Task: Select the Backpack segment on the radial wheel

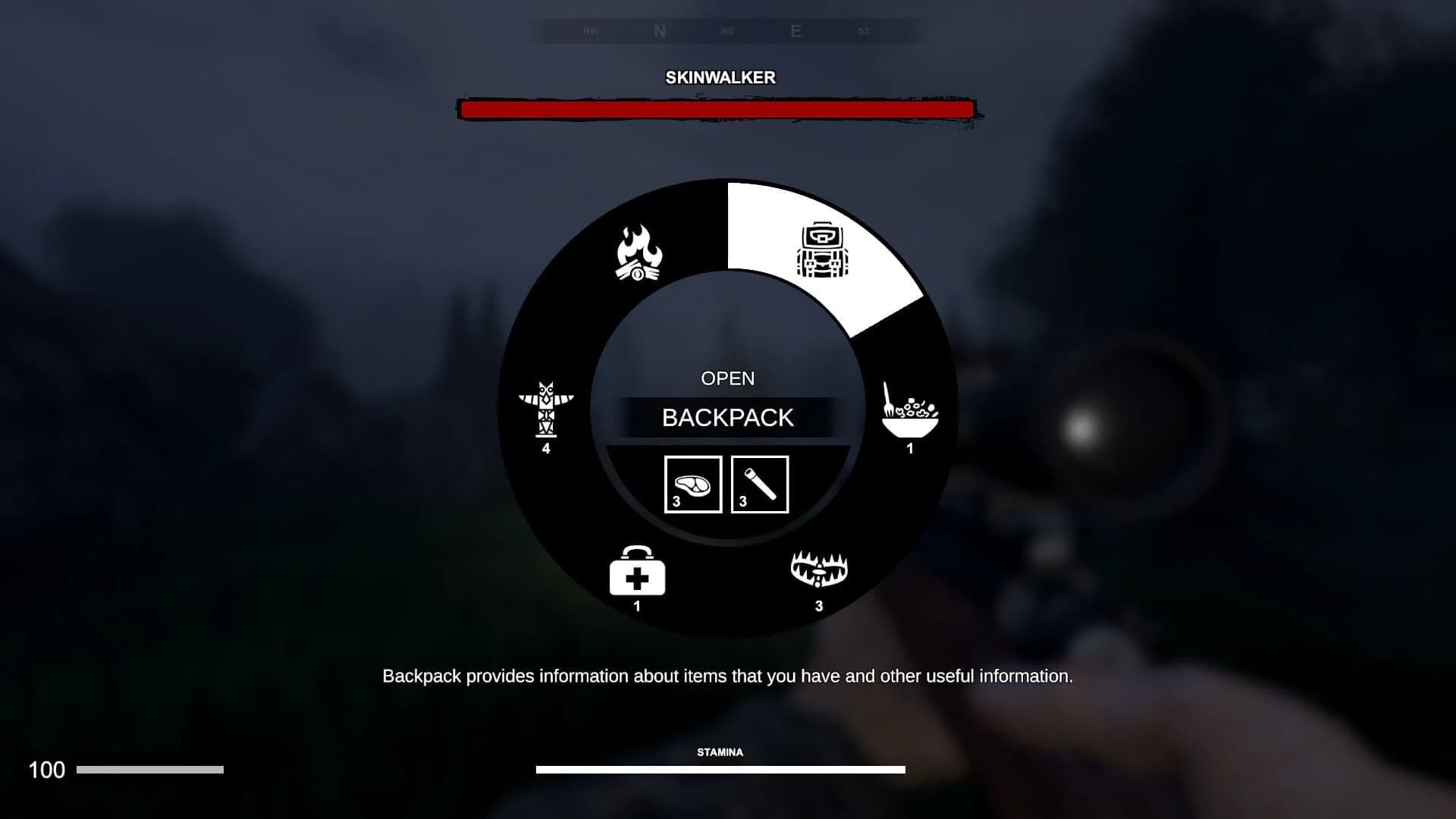Action: (x=823, y=250)
